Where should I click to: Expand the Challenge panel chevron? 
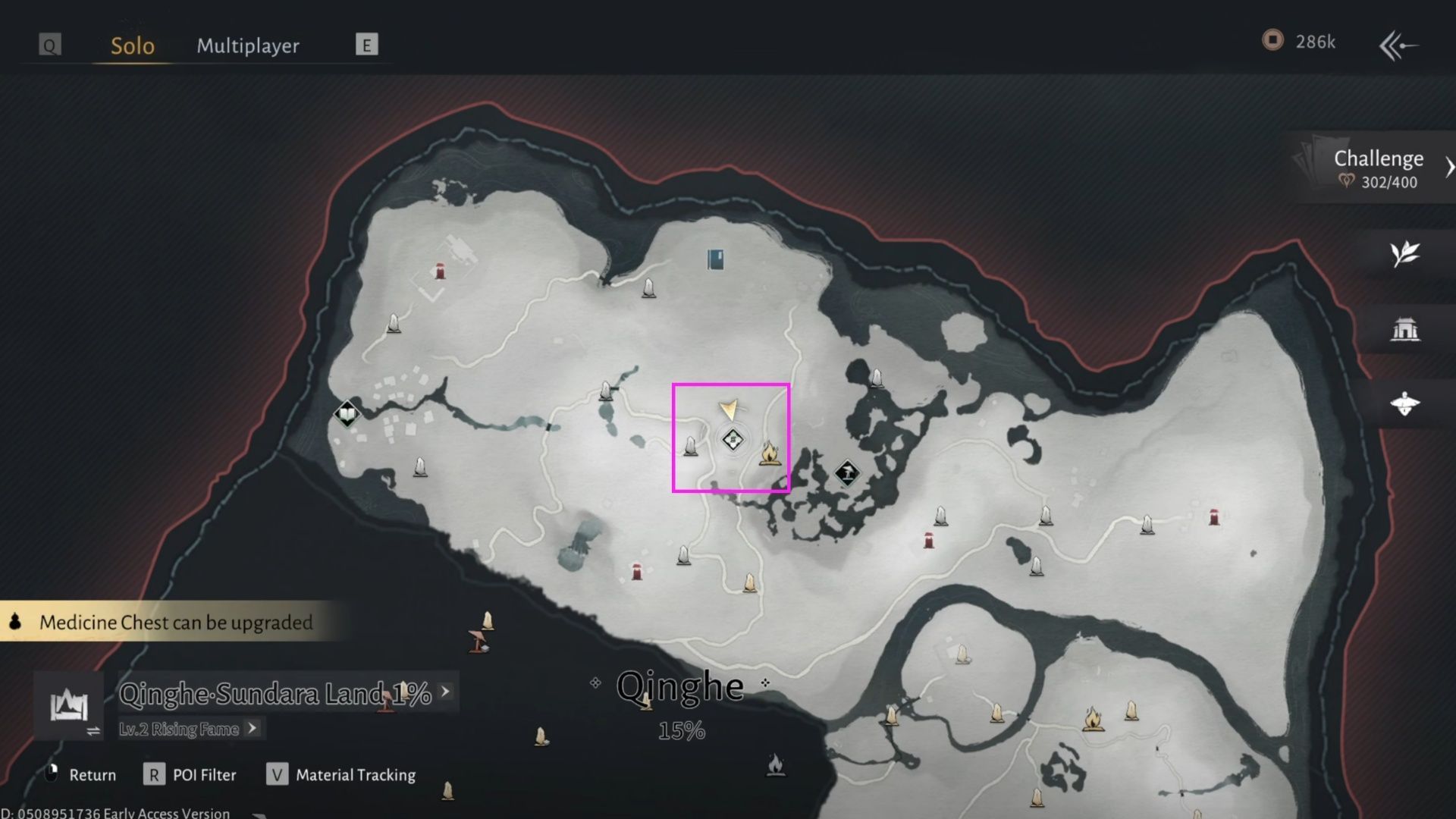coord(1449,165)
